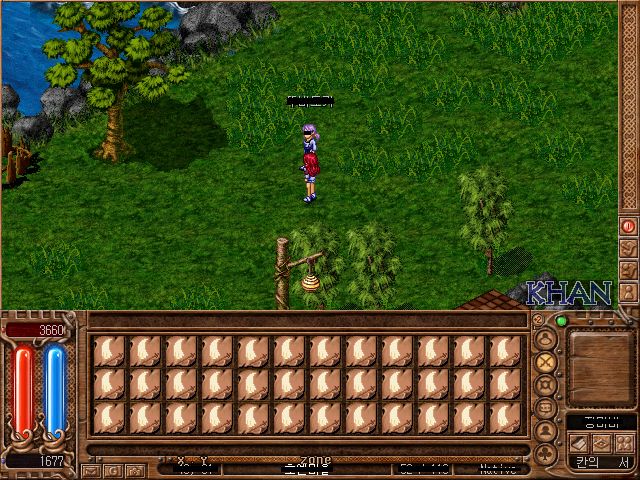Select the crossed swords round button

point(546,362)
